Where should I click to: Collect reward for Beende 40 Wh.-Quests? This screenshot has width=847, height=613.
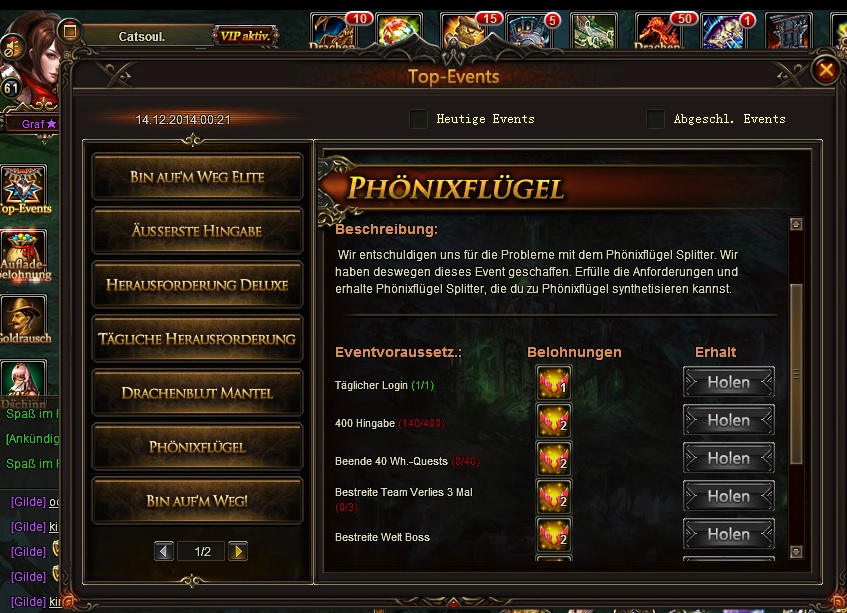(x=728, y=459)
